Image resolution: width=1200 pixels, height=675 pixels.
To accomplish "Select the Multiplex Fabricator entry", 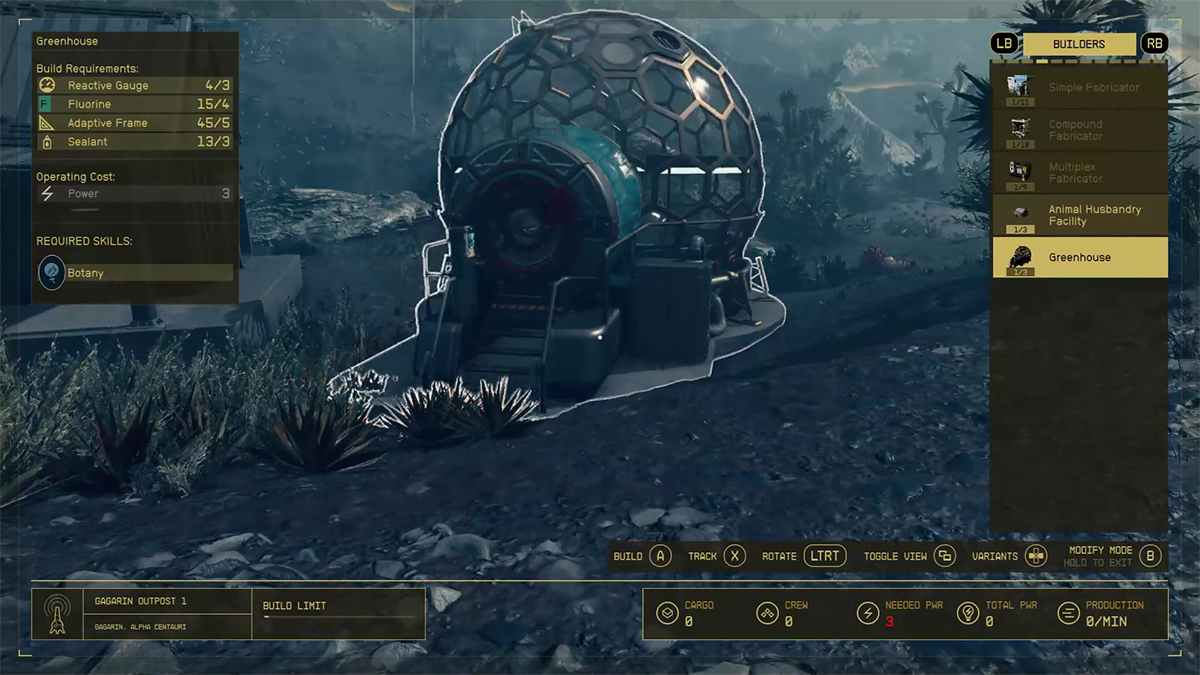I will (1079, 173).
